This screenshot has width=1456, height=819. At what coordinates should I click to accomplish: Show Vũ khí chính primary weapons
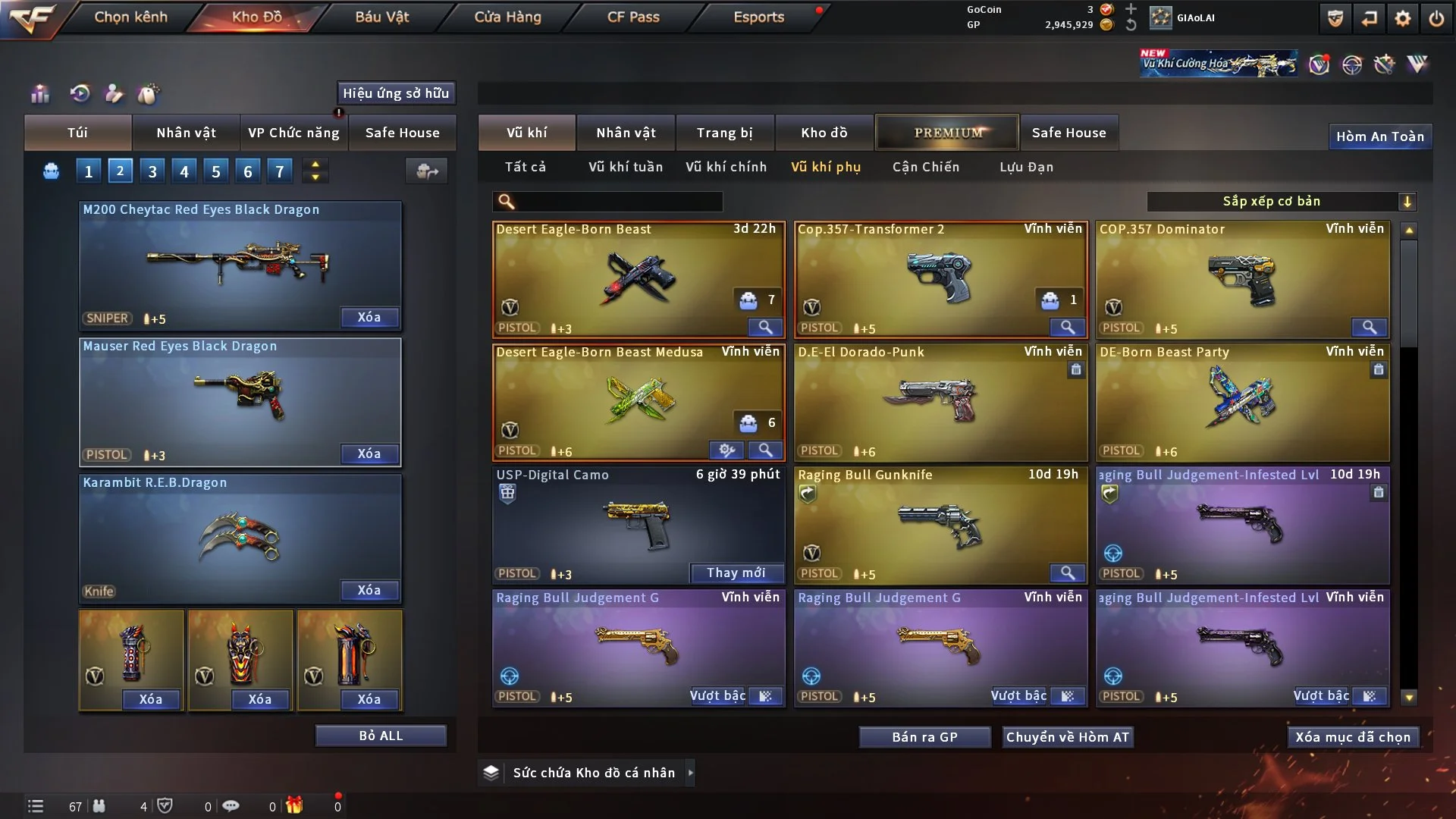(x=726, y=167)
